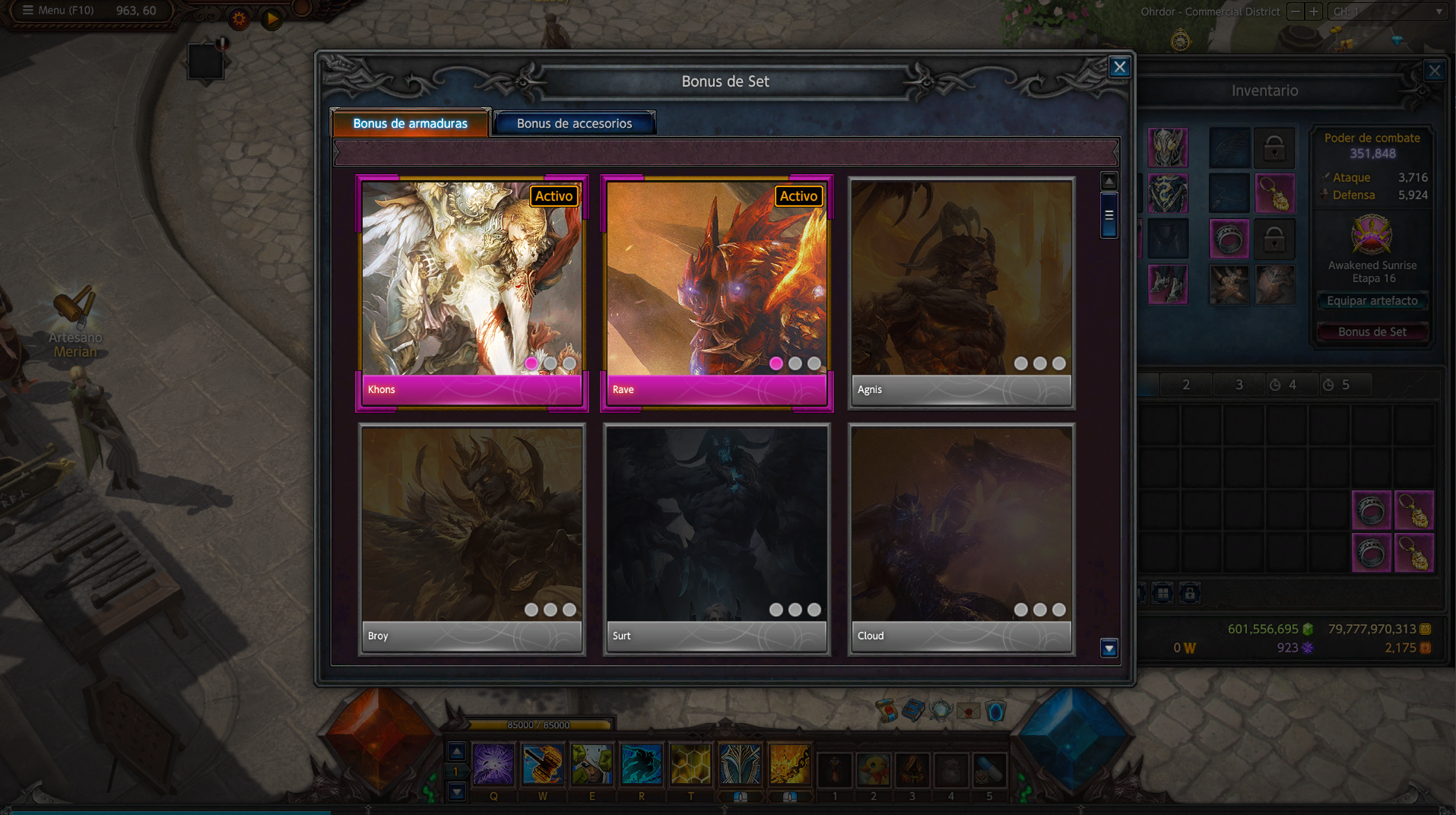Click the set list scroll-up arrow
This screenshot has height=815, width=1456.
pyautogui.click(x=1109, y=182)
